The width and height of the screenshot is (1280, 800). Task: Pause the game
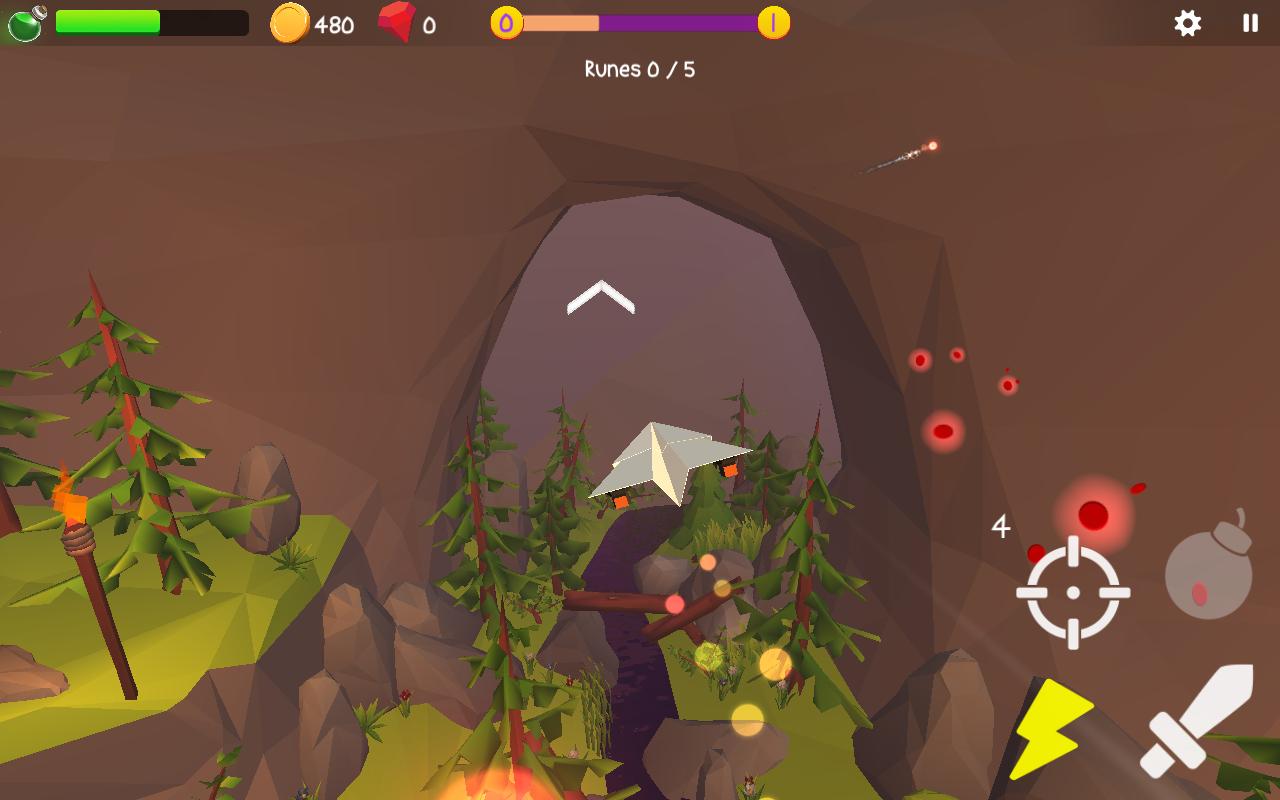(x=1250, y=23)
